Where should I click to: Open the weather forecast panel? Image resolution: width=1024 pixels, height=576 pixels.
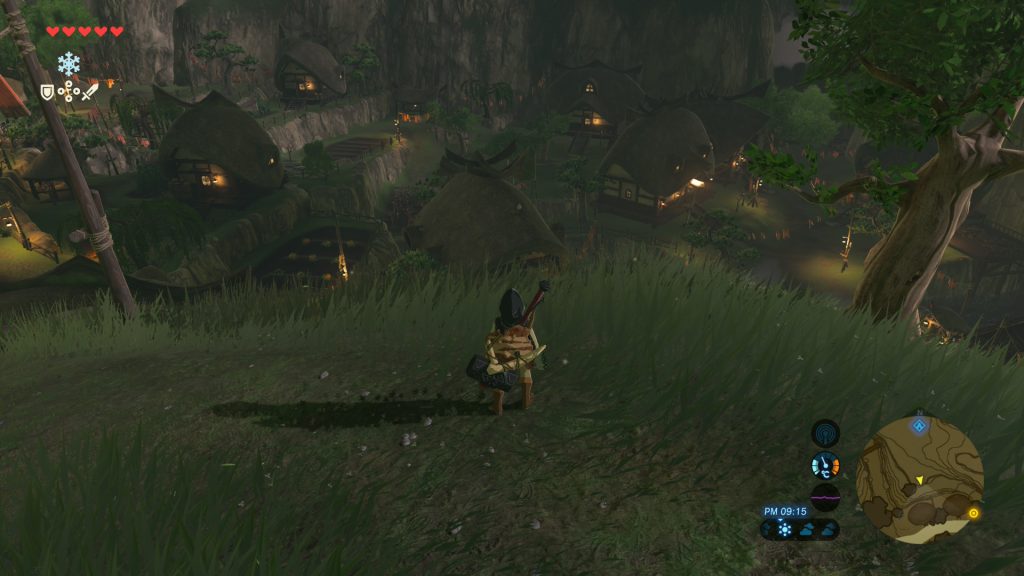coord(800,529)
